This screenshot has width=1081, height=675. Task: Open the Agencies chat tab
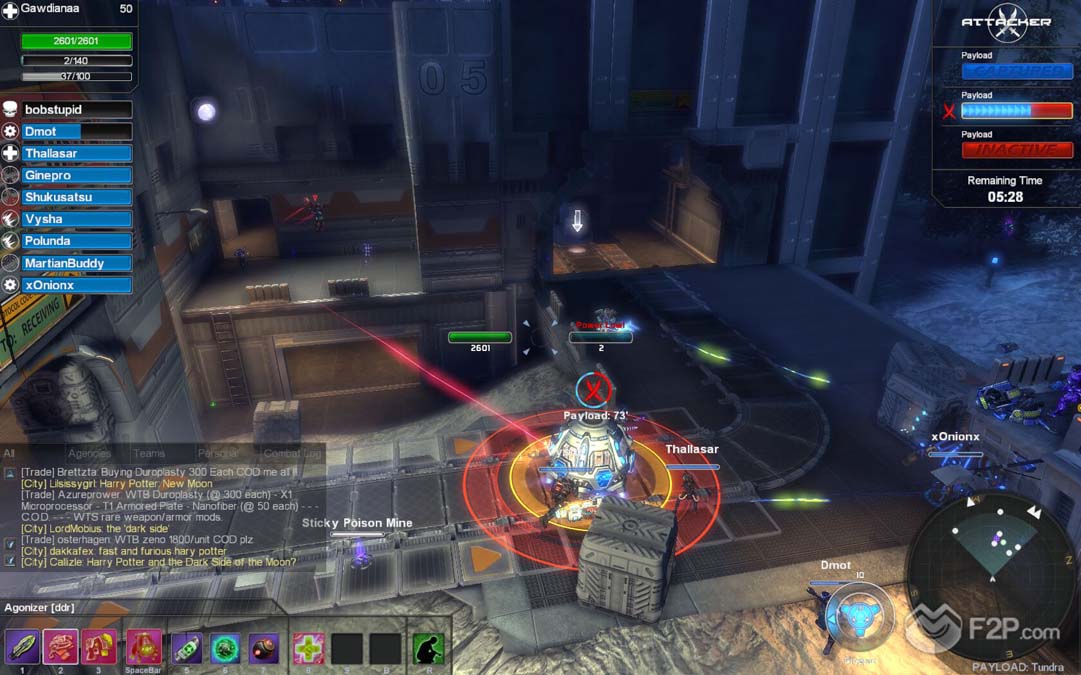pos(89,454)
